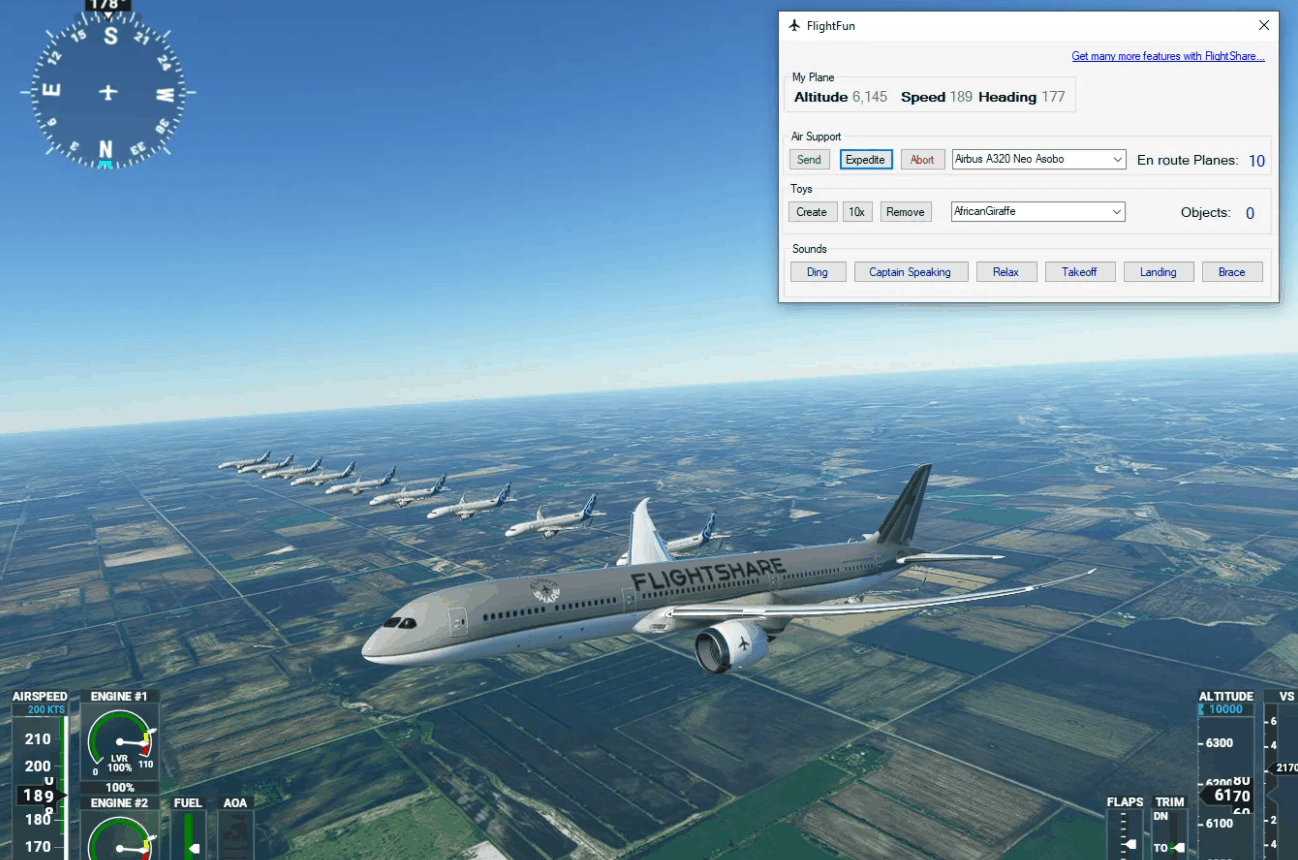This screenshot has width=1298, height=860.
Task: Abort the air support
Action: point(922,160)
